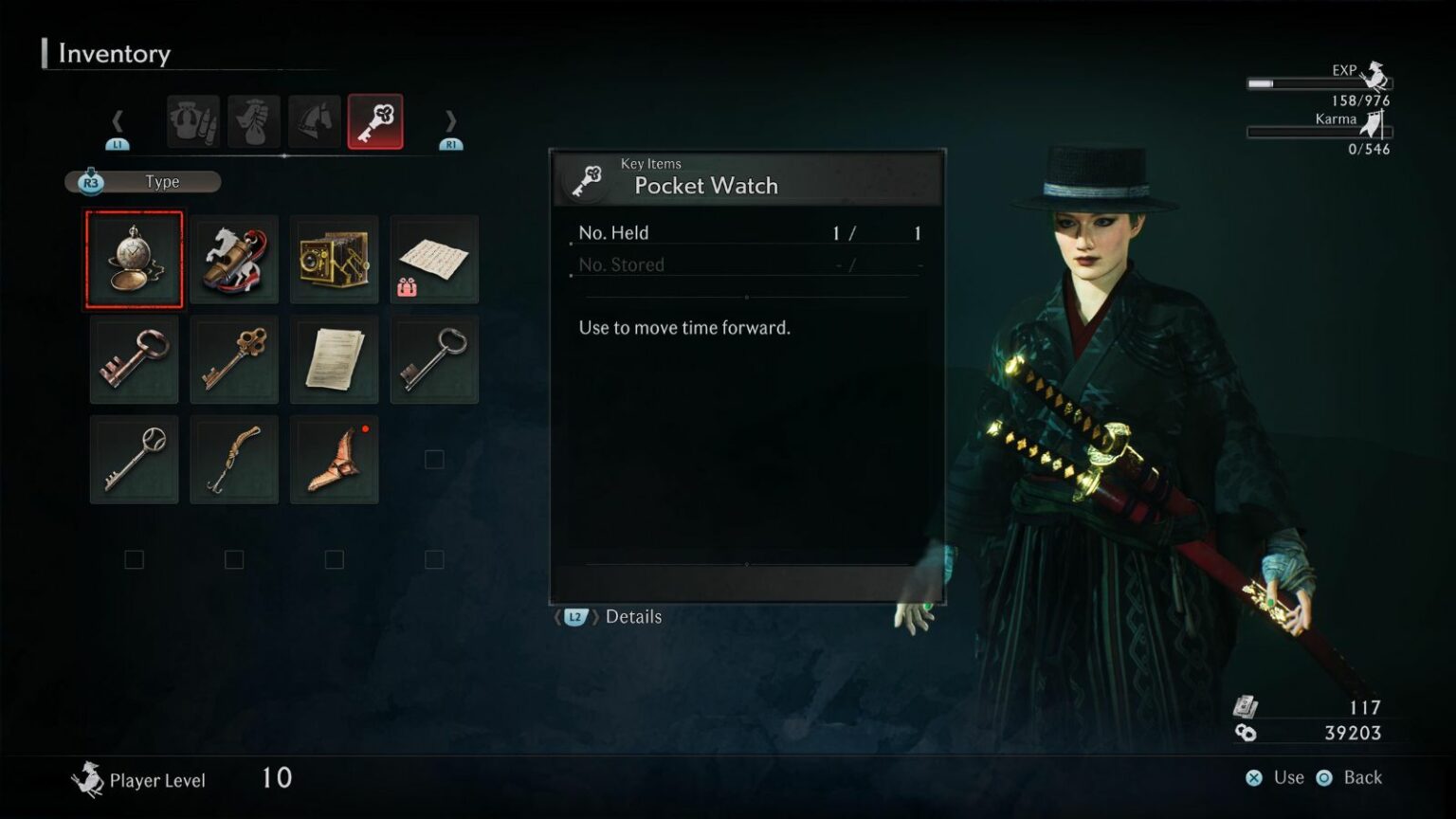Viewport: 1456px width, 819px height.
Task: Open the horse equipment category tab
Action: point(314,120)
